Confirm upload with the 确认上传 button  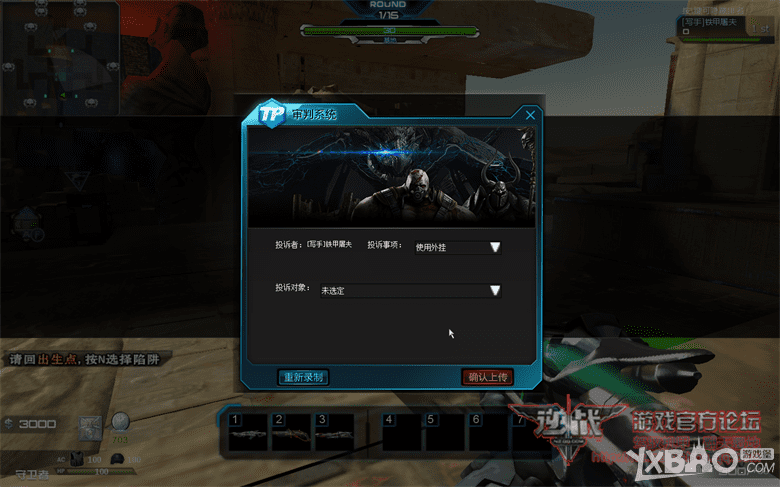(487, 377)
